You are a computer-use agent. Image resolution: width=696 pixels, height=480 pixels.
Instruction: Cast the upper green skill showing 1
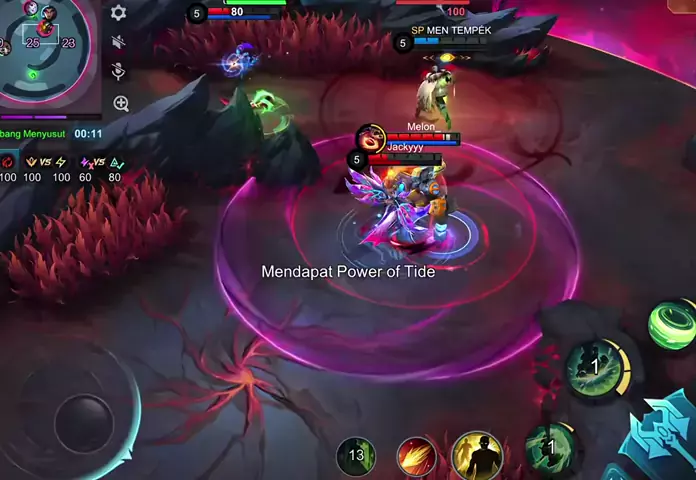coord(595,368)
